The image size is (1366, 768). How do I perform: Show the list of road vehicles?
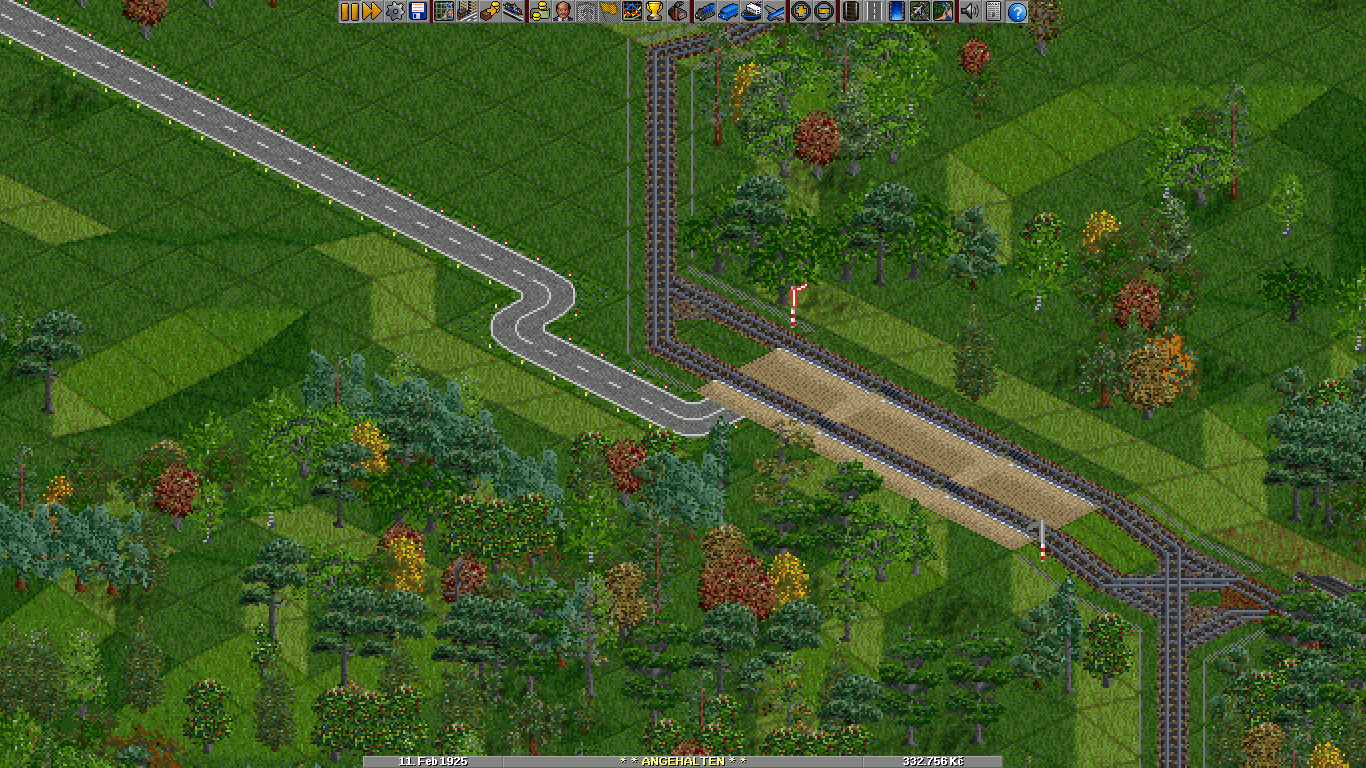click(x=727, y=12)
